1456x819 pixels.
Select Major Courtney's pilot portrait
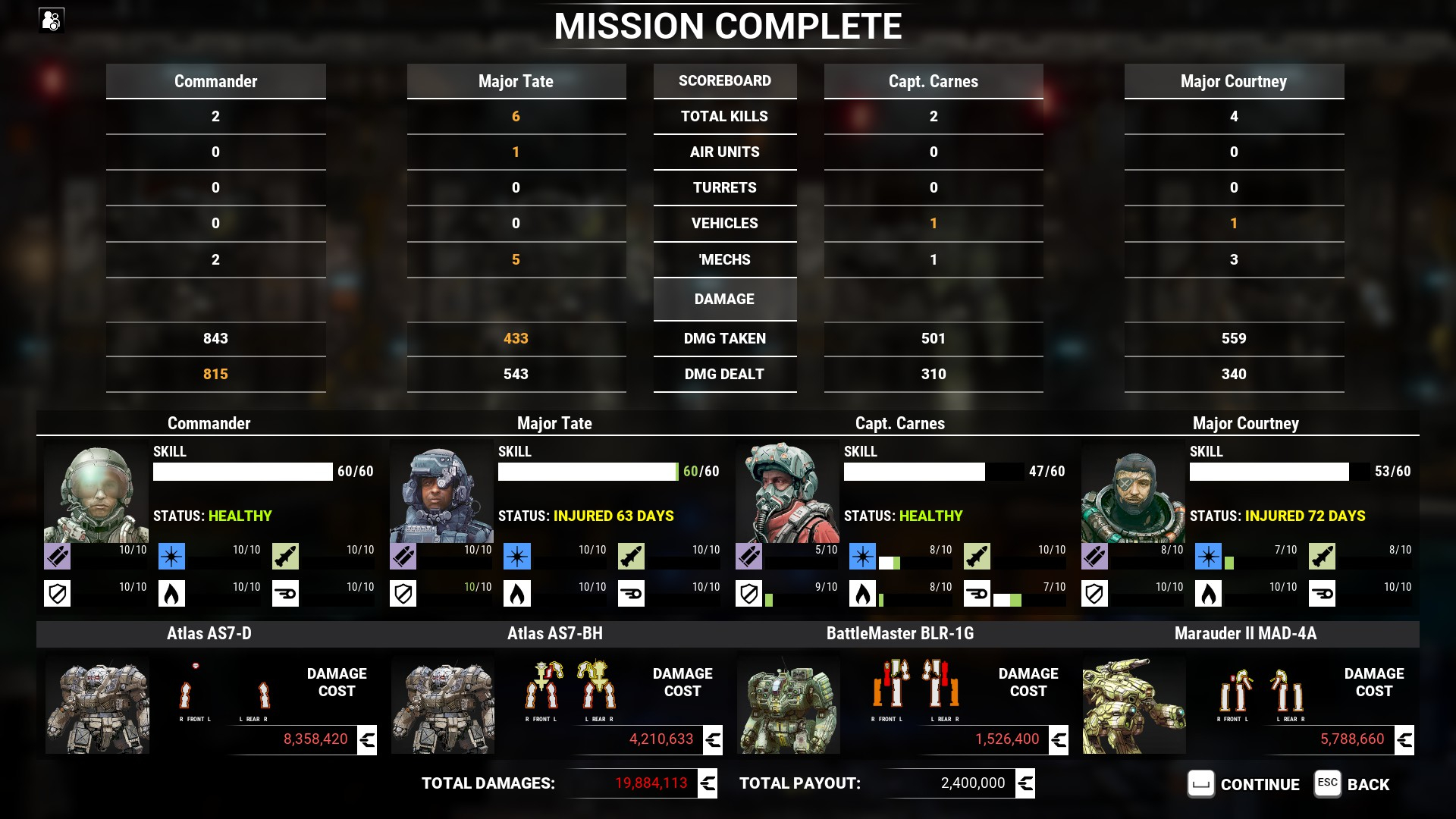click(1134, 493)
